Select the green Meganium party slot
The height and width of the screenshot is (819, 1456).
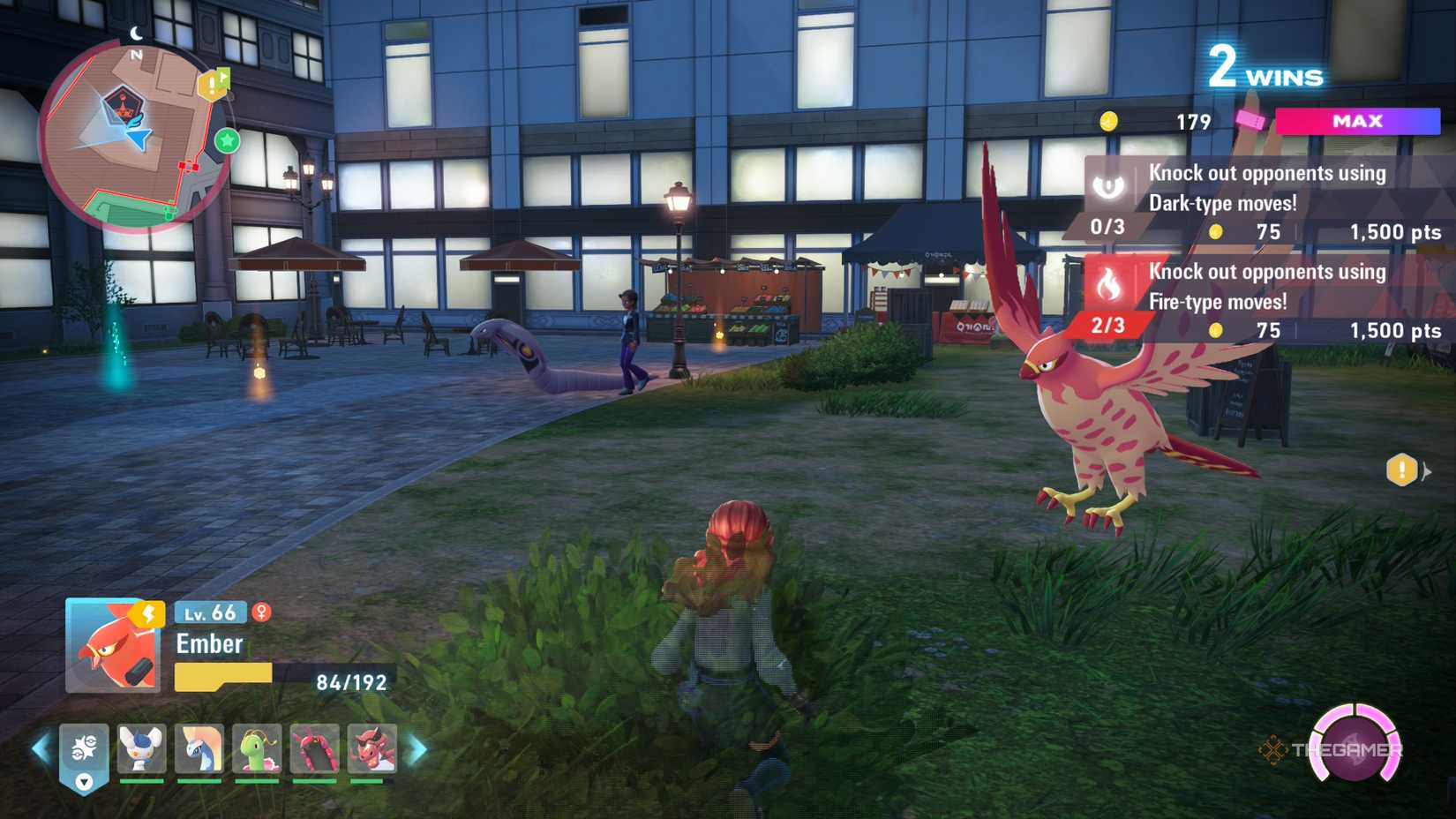click(257, 748)
